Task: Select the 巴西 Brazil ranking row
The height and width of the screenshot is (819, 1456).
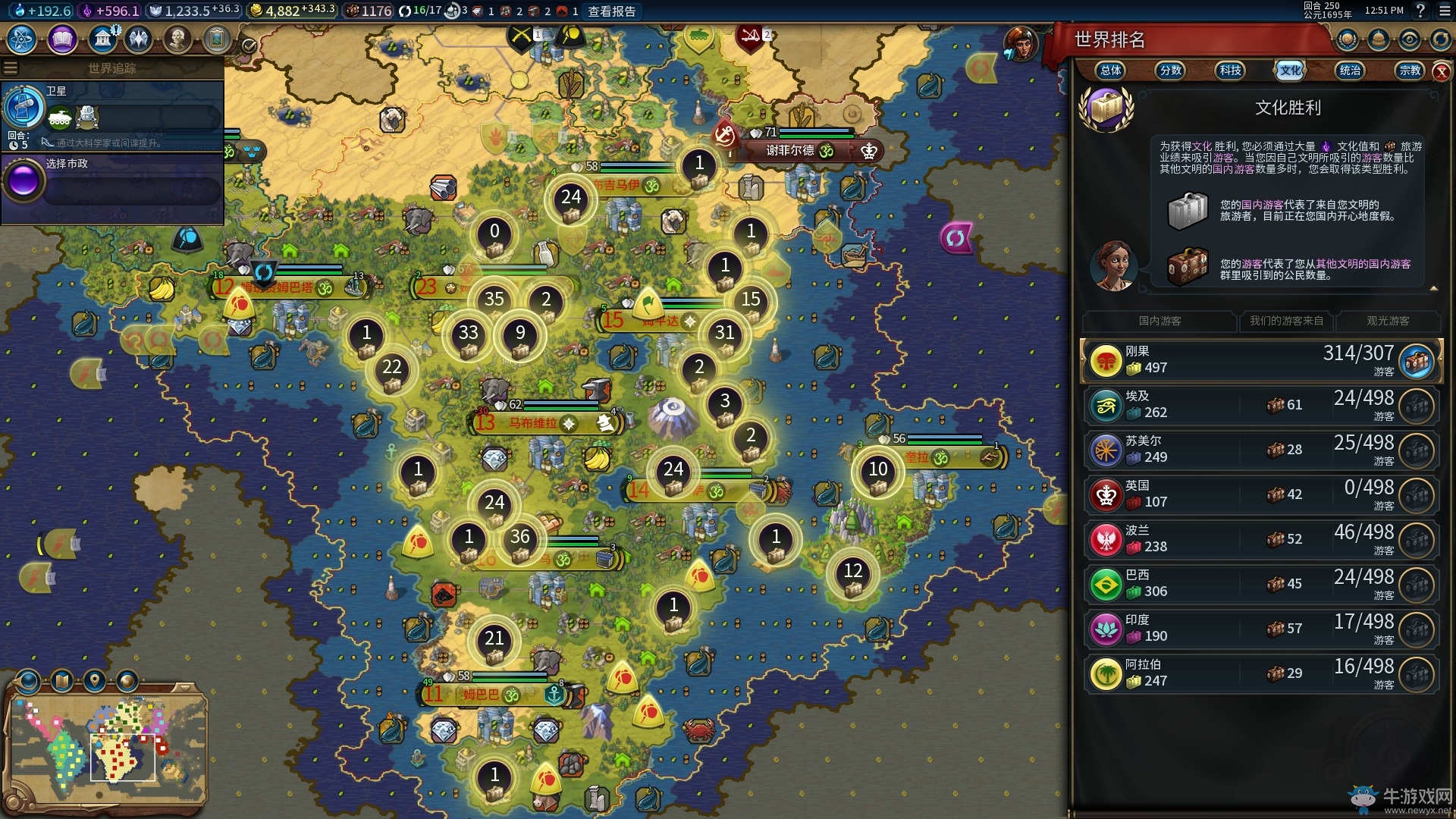Action: pyautogui.click(x=1260, y=584)
